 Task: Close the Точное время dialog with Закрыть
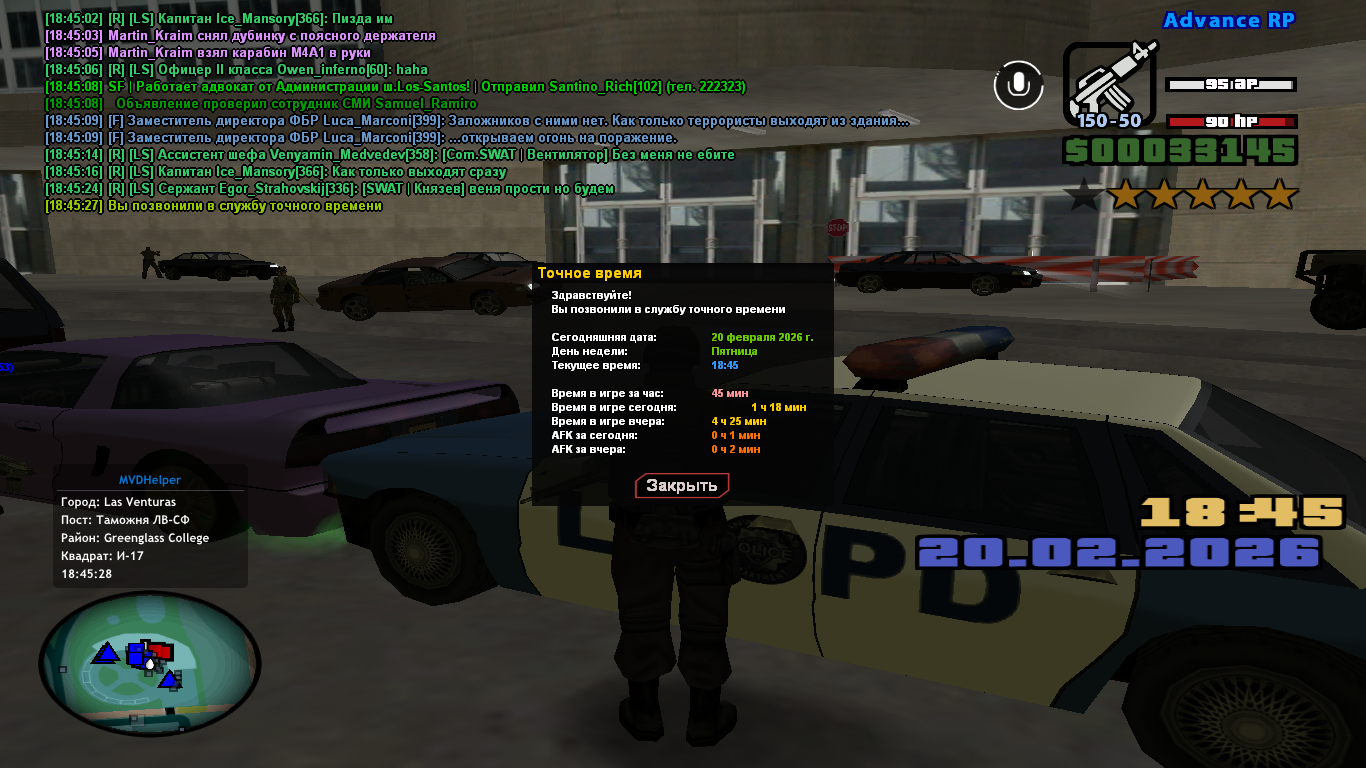coord(682,486)
